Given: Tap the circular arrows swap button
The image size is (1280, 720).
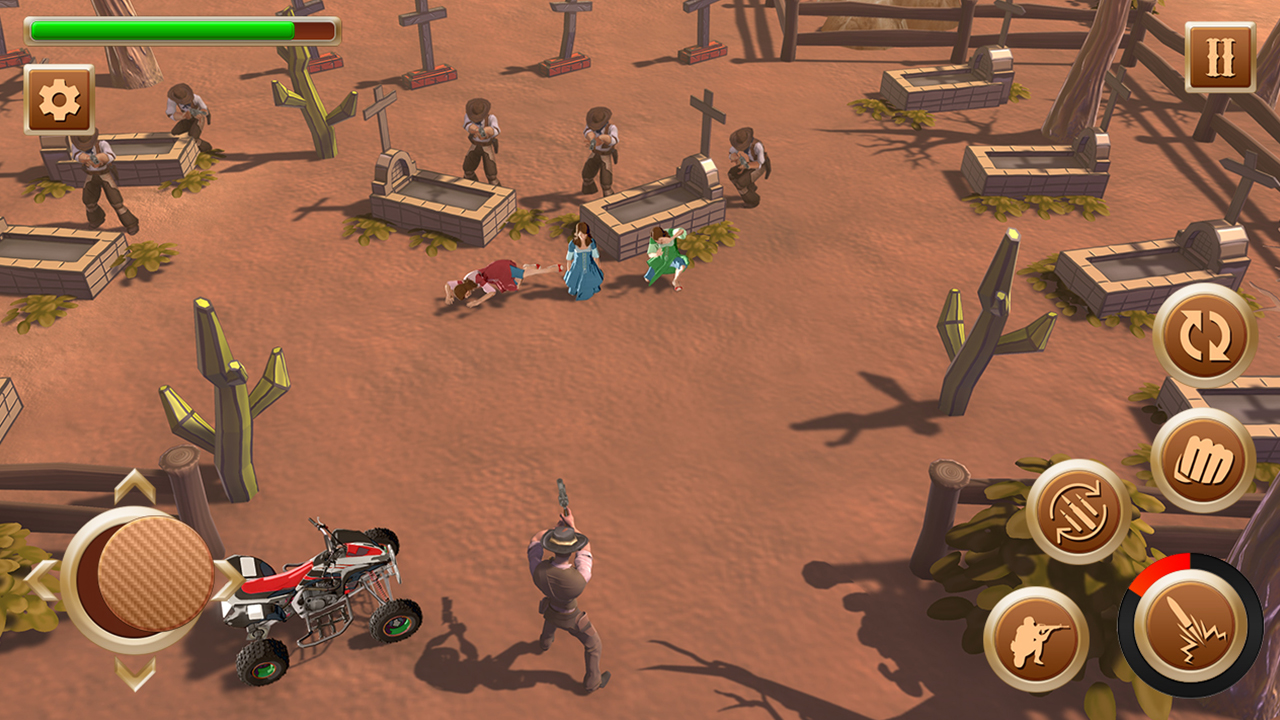Looking at the screenshot, I should [x=1205, y=336].
